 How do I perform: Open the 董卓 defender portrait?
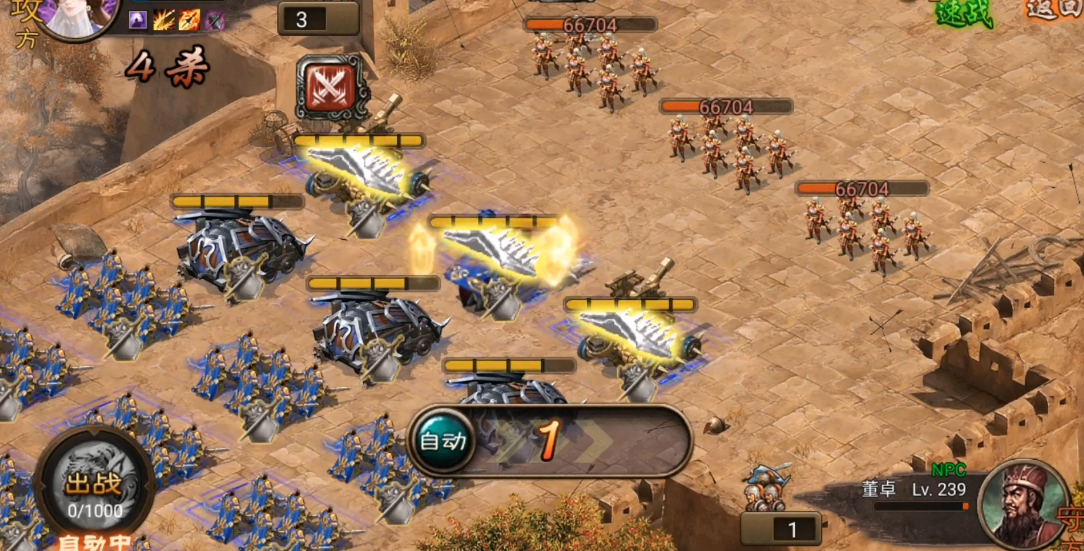1020,504
